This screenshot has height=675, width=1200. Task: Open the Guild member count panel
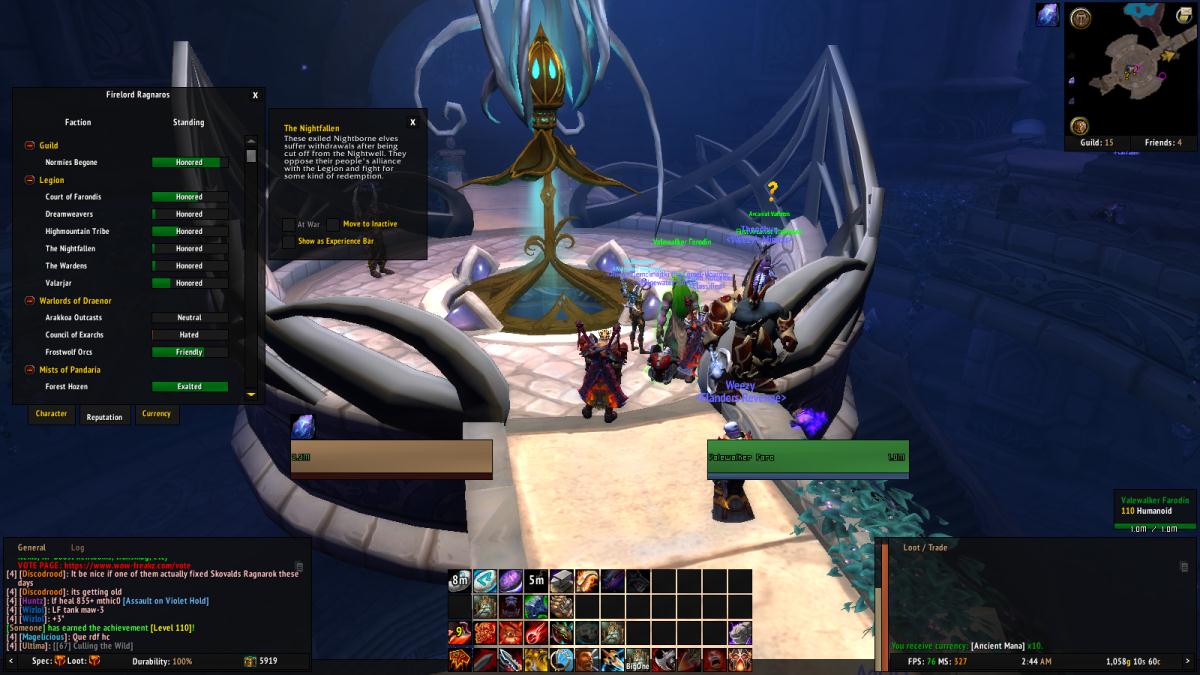point(1096,143)
